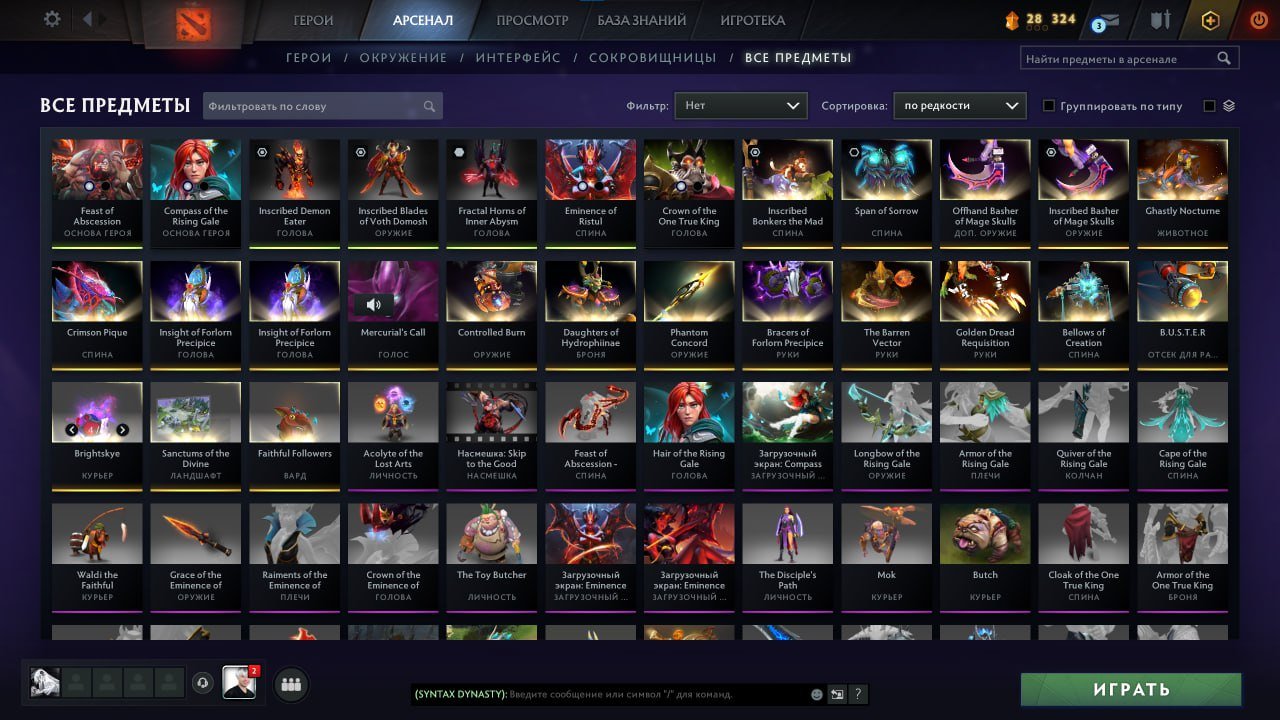The width and height of the screenshot is (1280, 720).
Task: Click the magnifier in the arsenal search field
Action: click(1225, 58)
